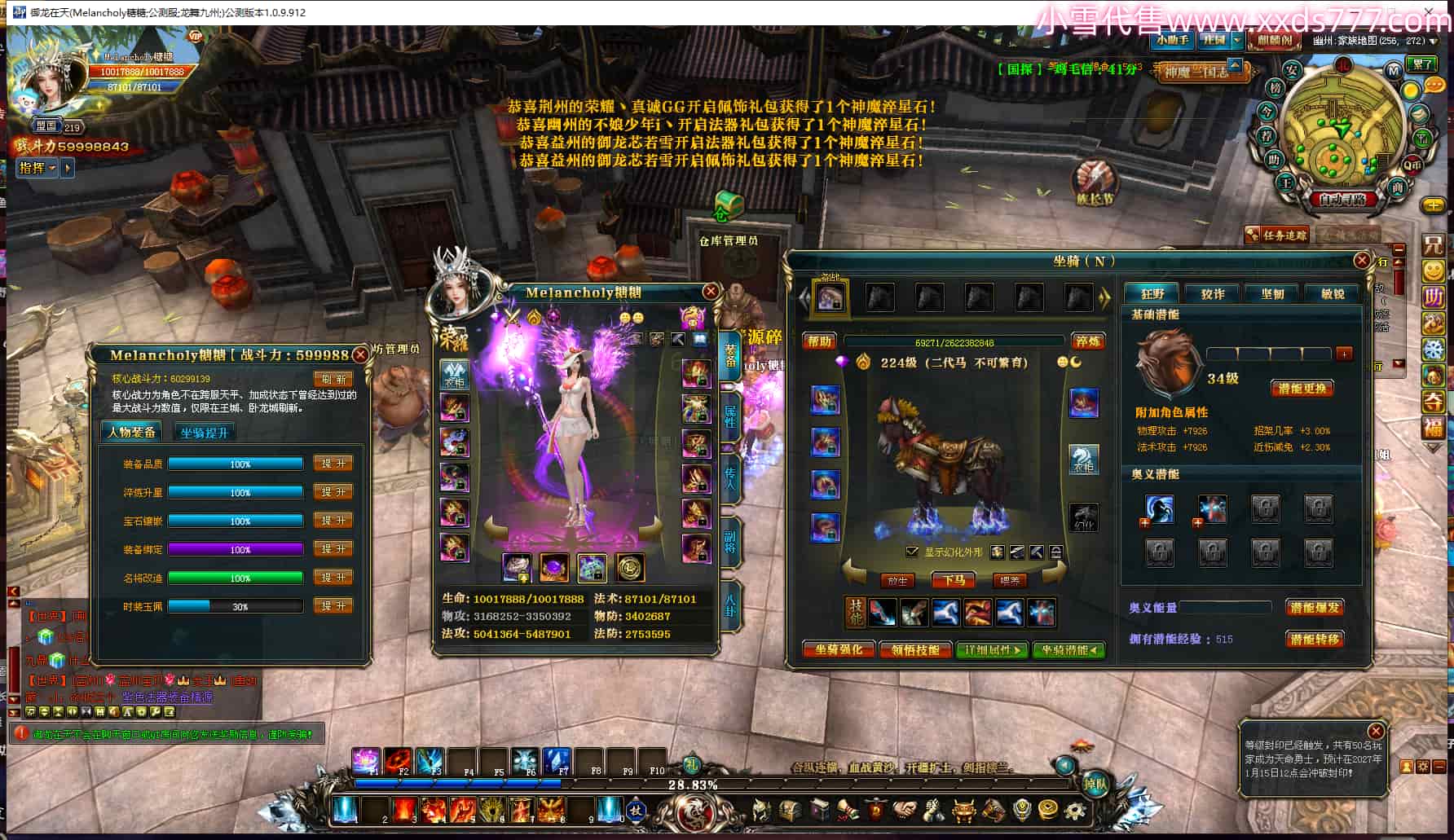Click the 刷新 refresh button
This screenshot has height=840, width=1454.
tap(333, 379)
